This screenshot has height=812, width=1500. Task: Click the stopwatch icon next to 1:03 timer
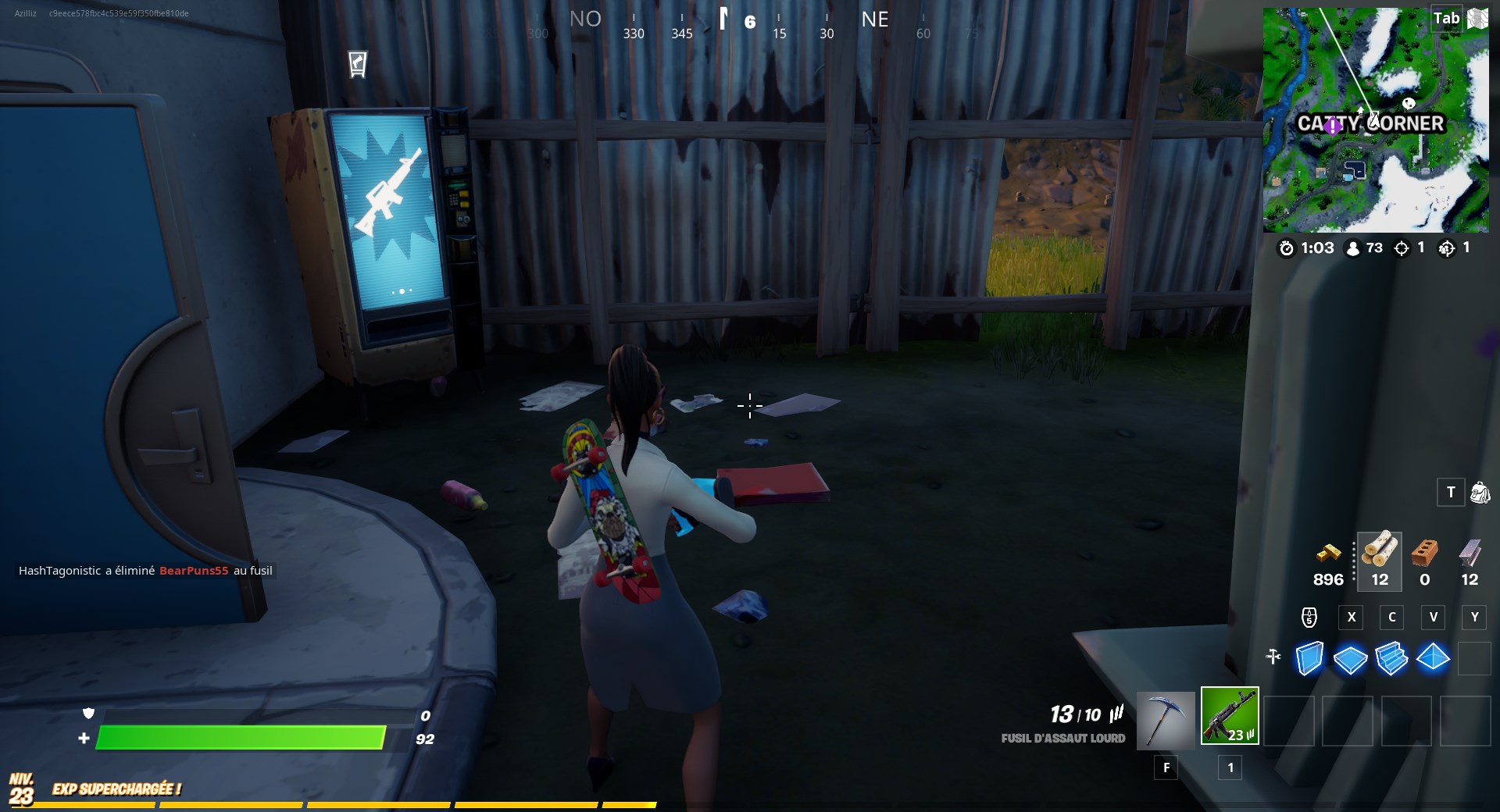click(x=1287, y=248)
